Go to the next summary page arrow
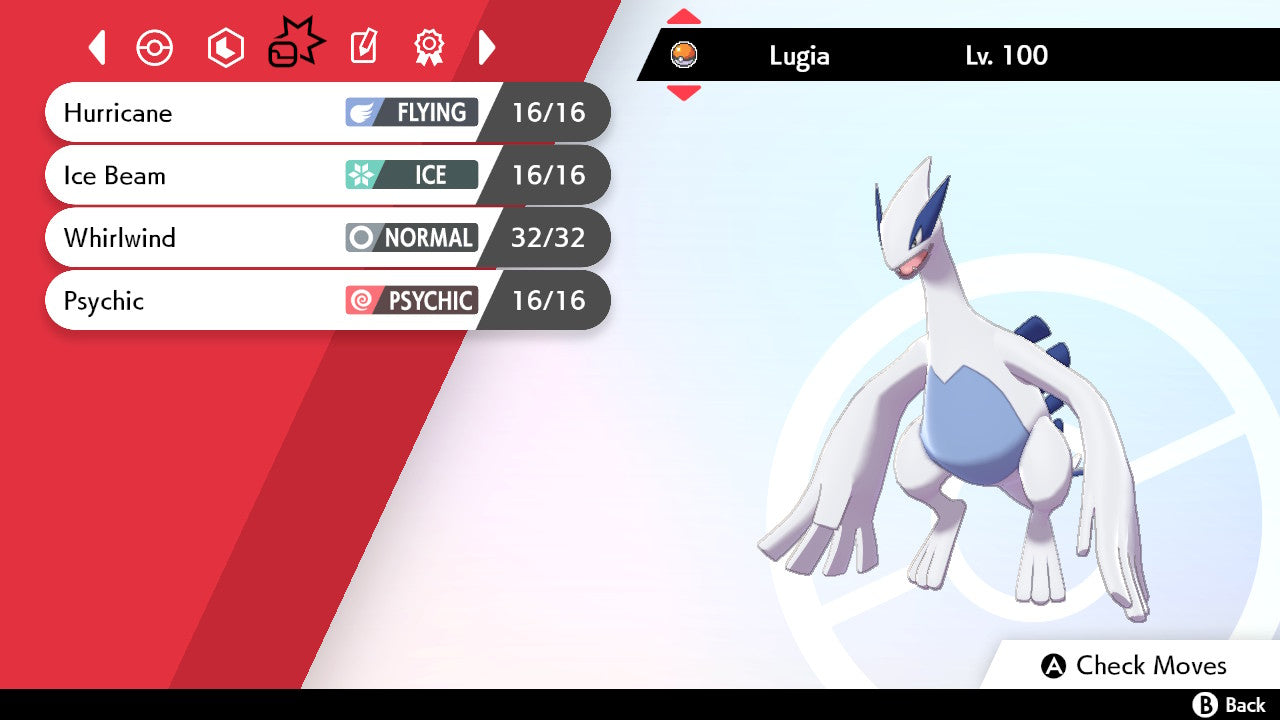 click(x=487, y=47)
